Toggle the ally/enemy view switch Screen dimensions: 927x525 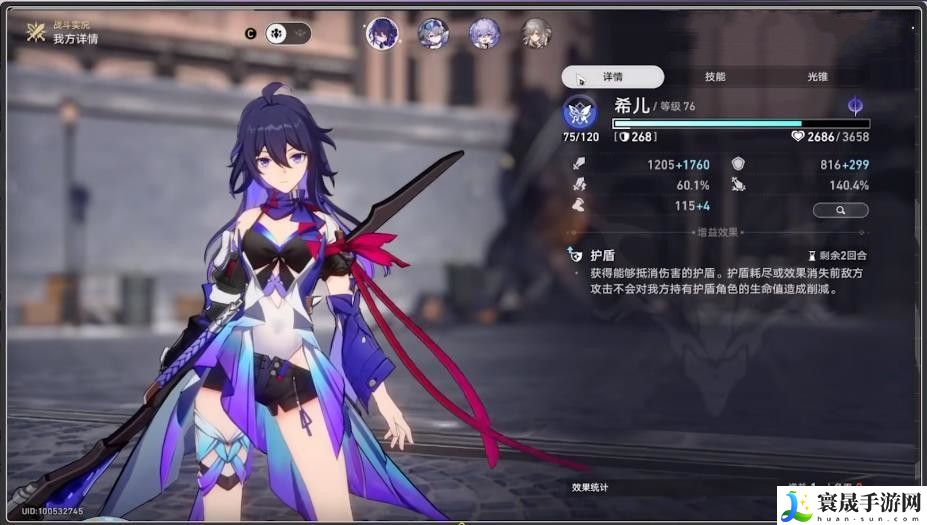click(x=288, y=33)
